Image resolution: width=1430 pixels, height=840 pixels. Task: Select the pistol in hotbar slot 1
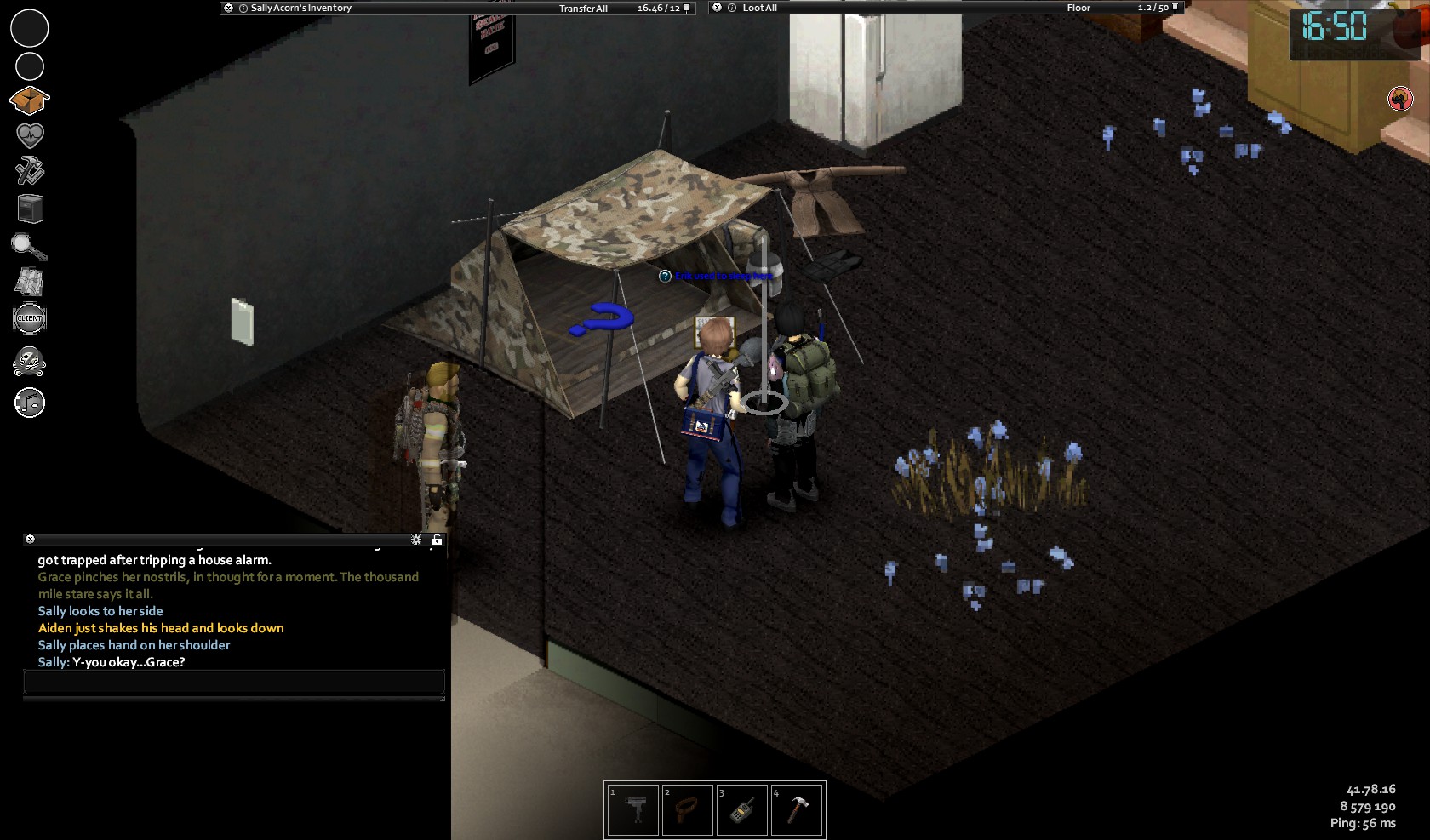click(632, 810)
